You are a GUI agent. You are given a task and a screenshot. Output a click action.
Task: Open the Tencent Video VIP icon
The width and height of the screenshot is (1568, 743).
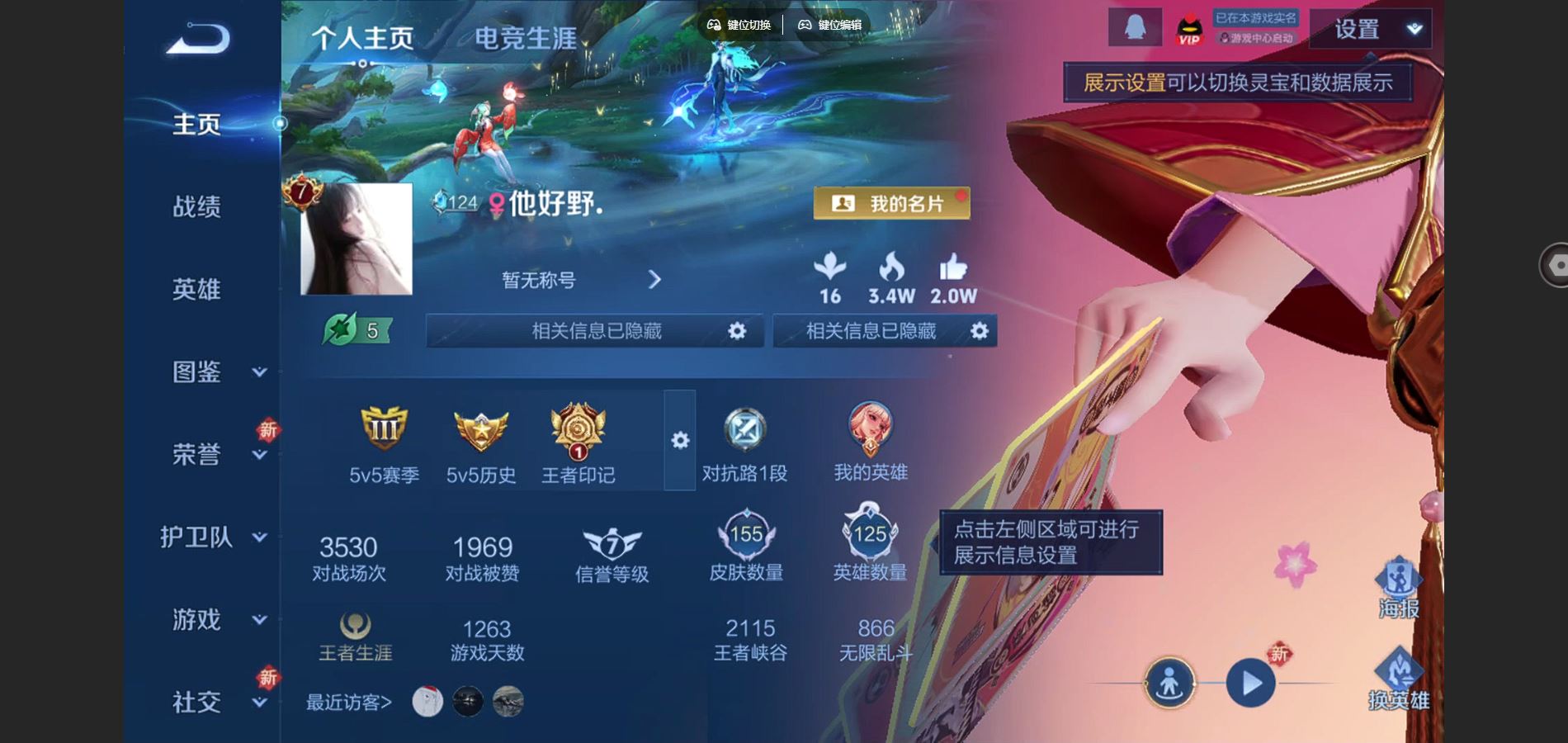[x=1188, y=29]
